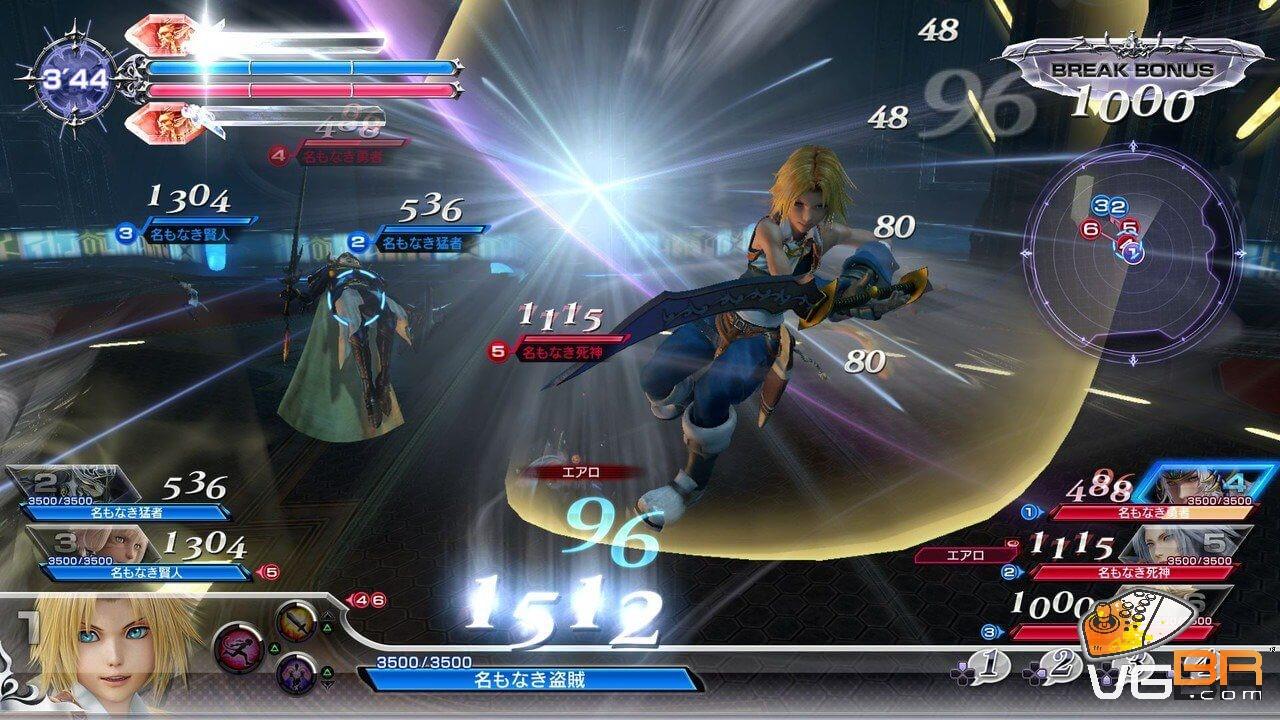Click the circular radar minimap
The height and width of the screenshot is (720, 1280).
pyautogui.click(x=1137, y=250)
